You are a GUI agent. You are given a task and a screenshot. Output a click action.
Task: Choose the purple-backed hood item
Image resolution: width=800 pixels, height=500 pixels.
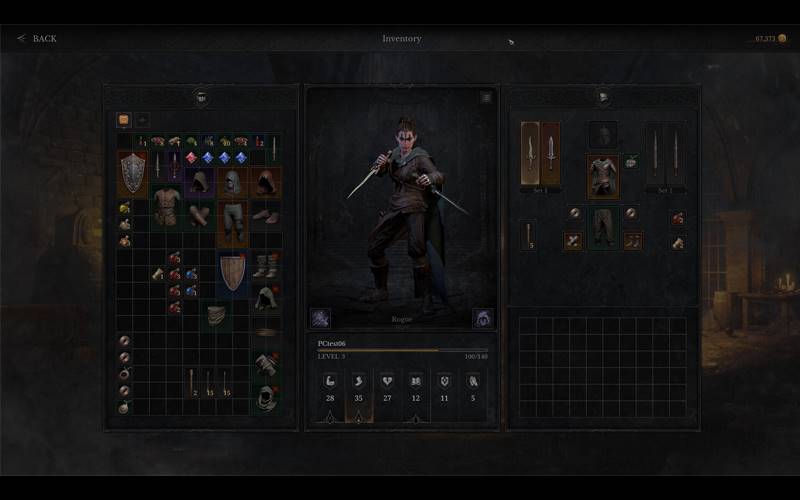200,181
